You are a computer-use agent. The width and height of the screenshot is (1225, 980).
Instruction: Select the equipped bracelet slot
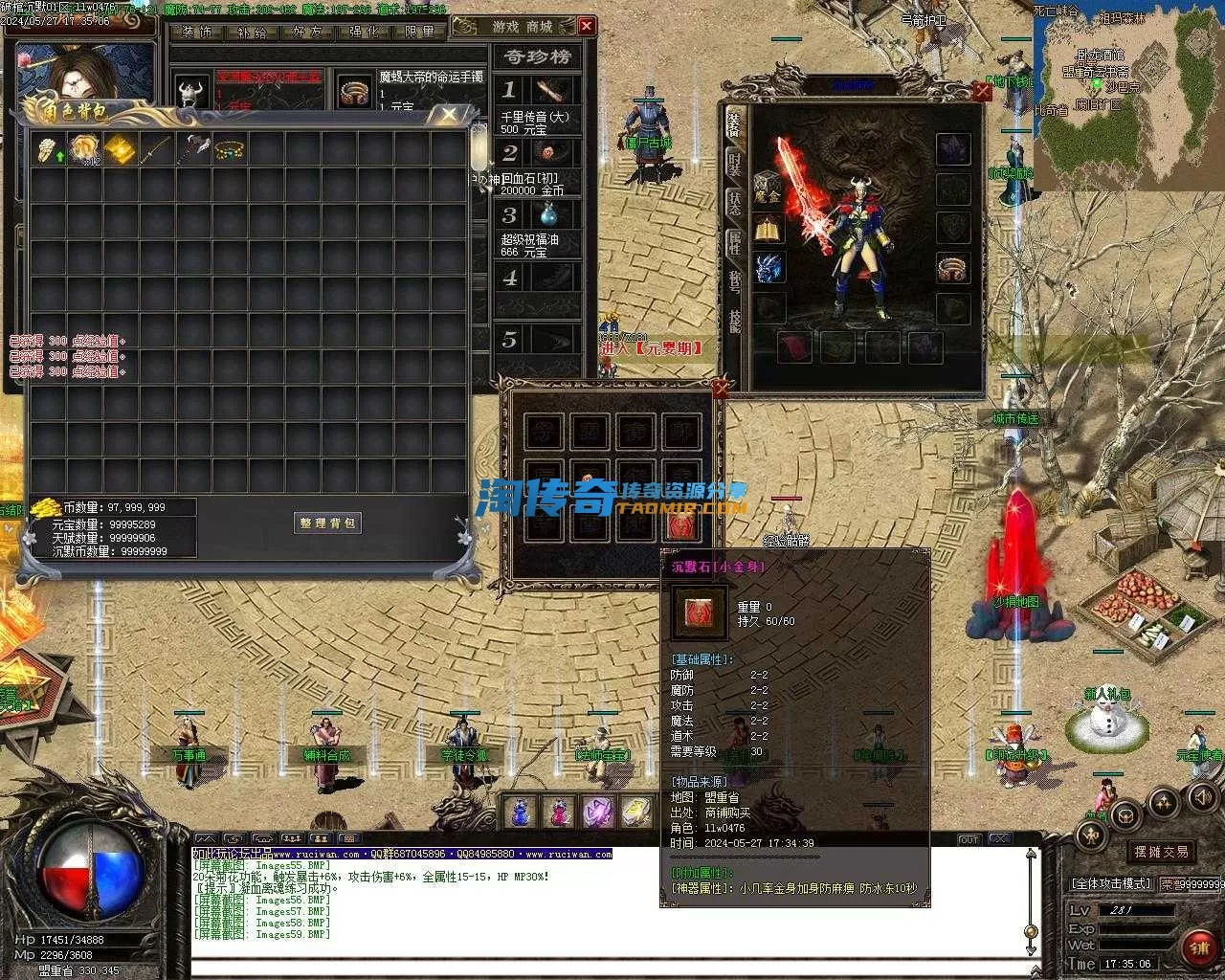point(952,269)
